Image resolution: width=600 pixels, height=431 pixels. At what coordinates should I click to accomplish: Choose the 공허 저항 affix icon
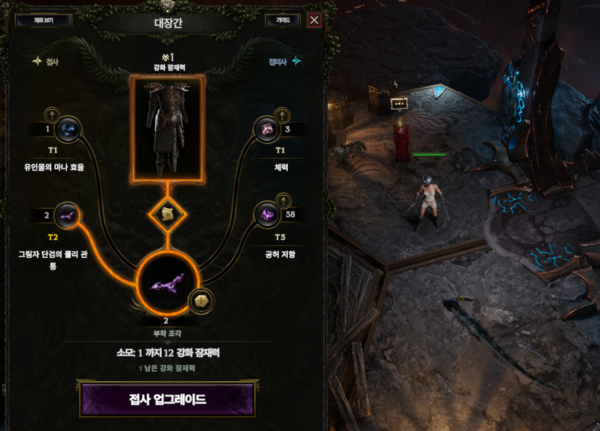pos(268,213)
